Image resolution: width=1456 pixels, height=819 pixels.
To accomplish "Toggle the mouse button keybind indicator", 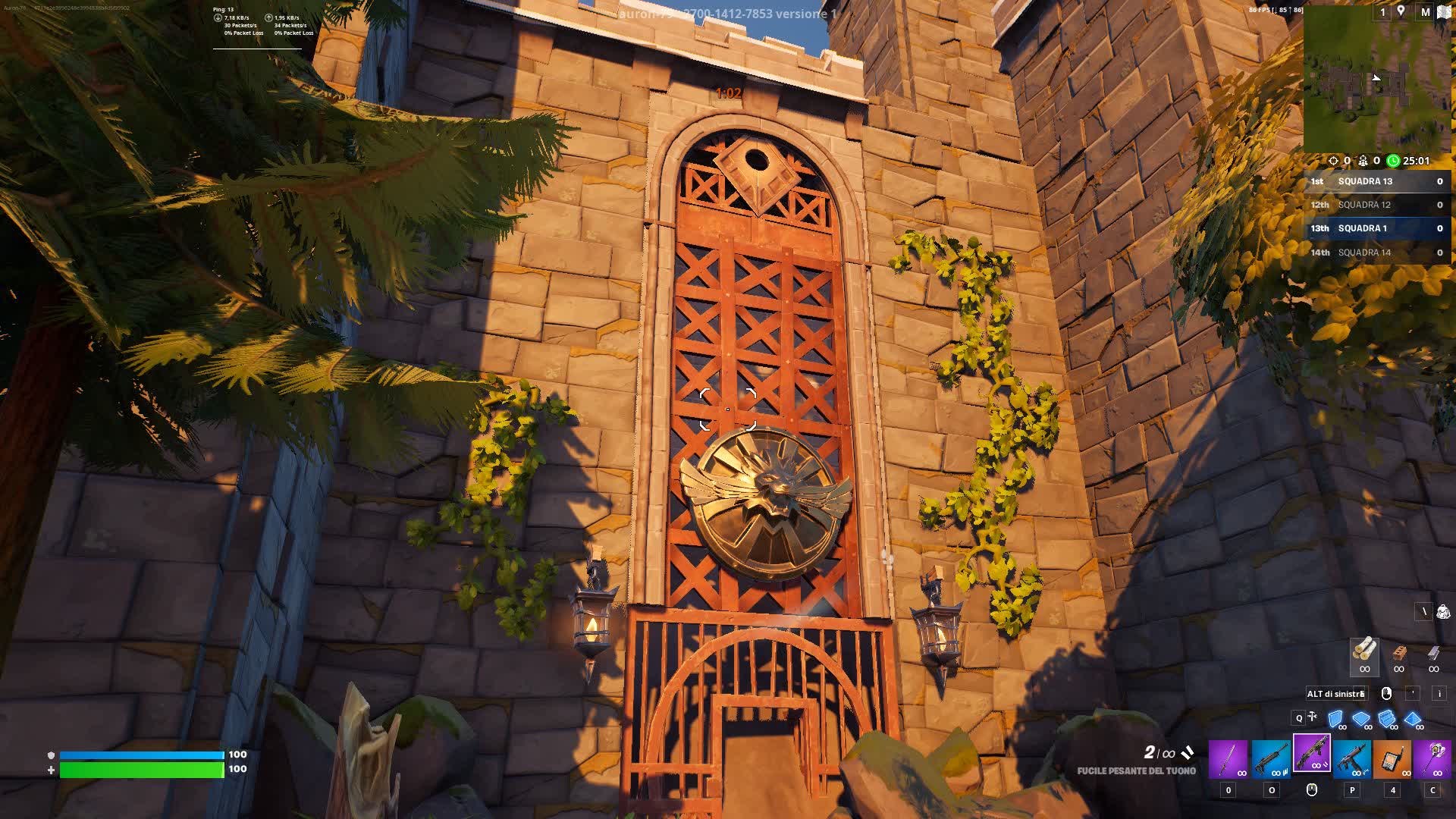I will (x=1386, y=694).
